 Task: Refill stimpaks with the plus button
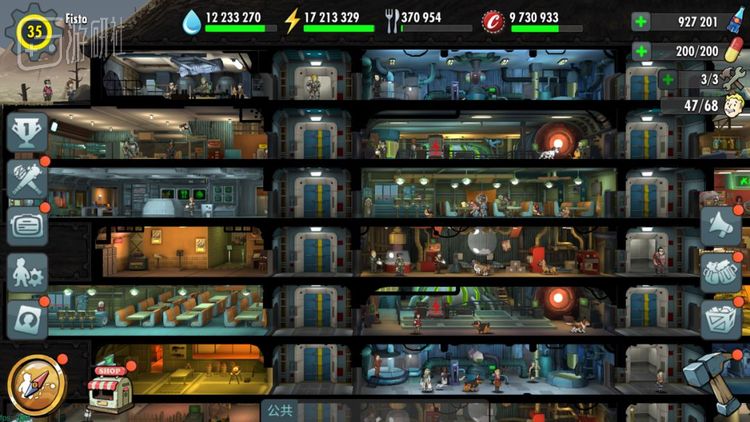641,50
